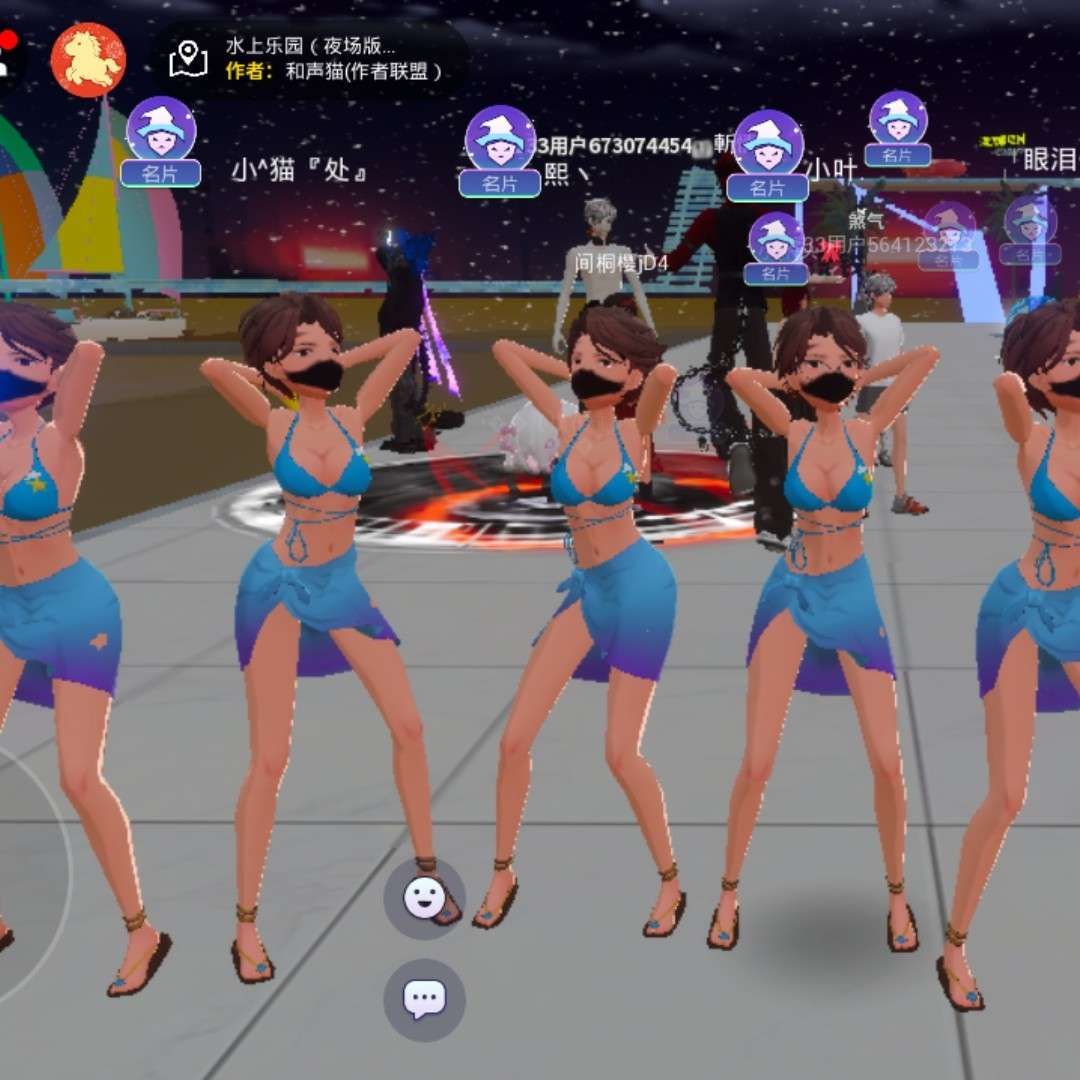The image size is (1080, 1080).
Task: View the 名片 card left of 眼泪
Action: [x=897, y=154]
